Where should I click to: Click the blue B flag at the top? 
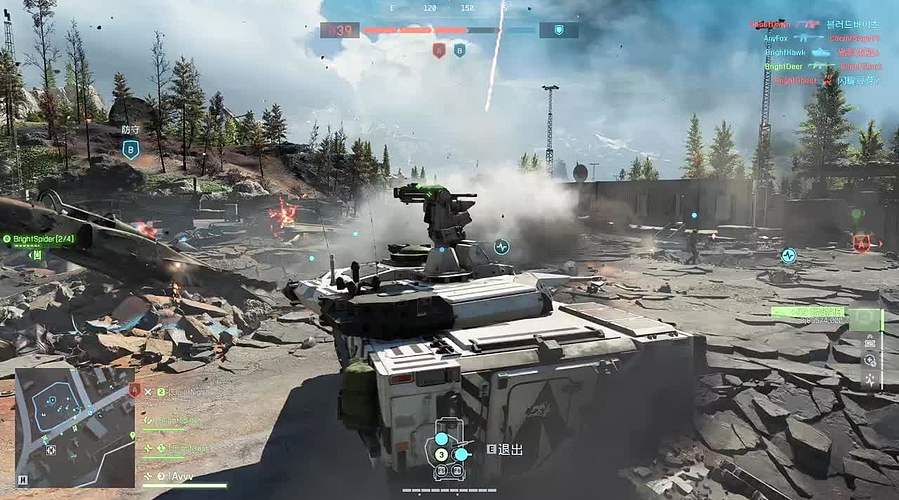pyautogui.click(x=460, y=50)
